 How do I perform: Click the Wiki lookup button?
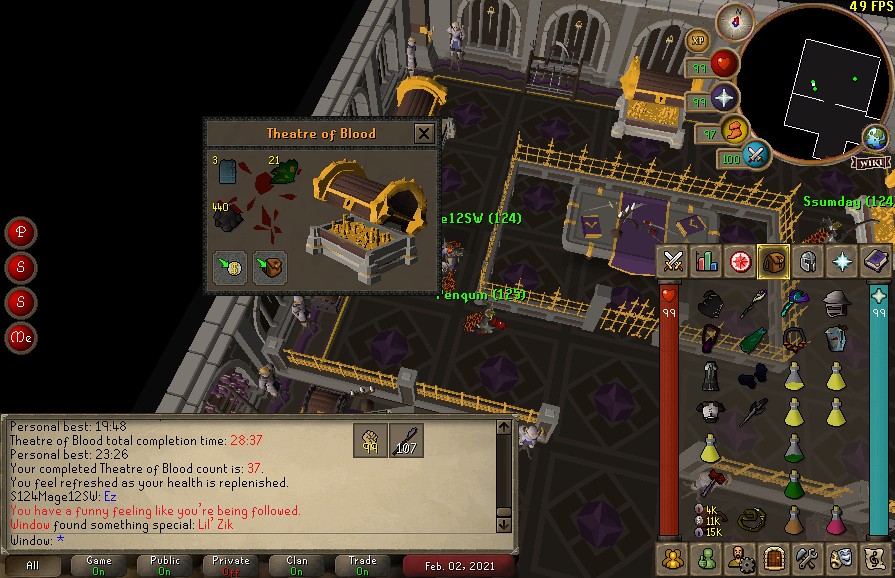coord(870,162)
